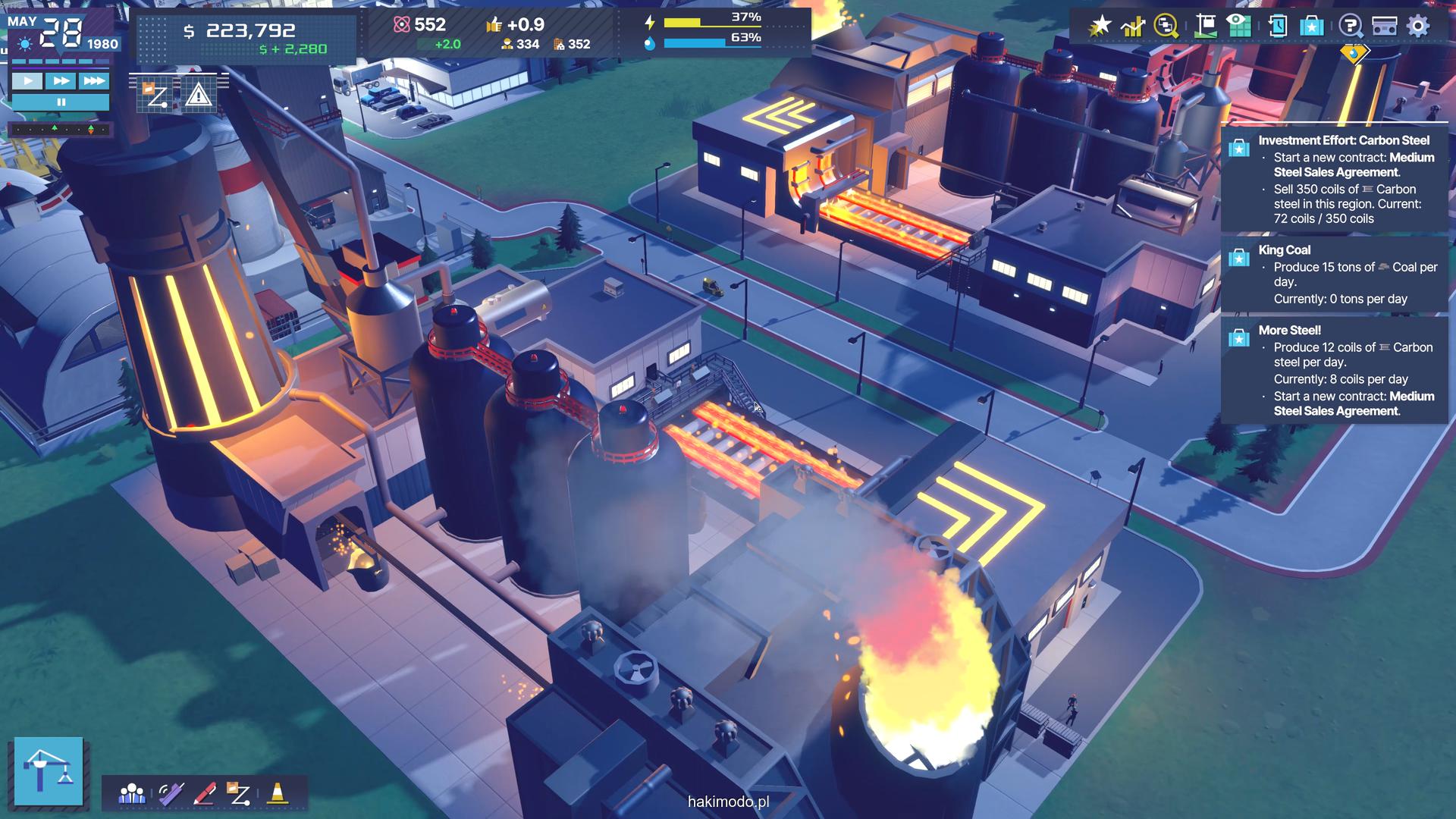
Task: Toggle the eye grid overlay view
Action: point(1239,27)
